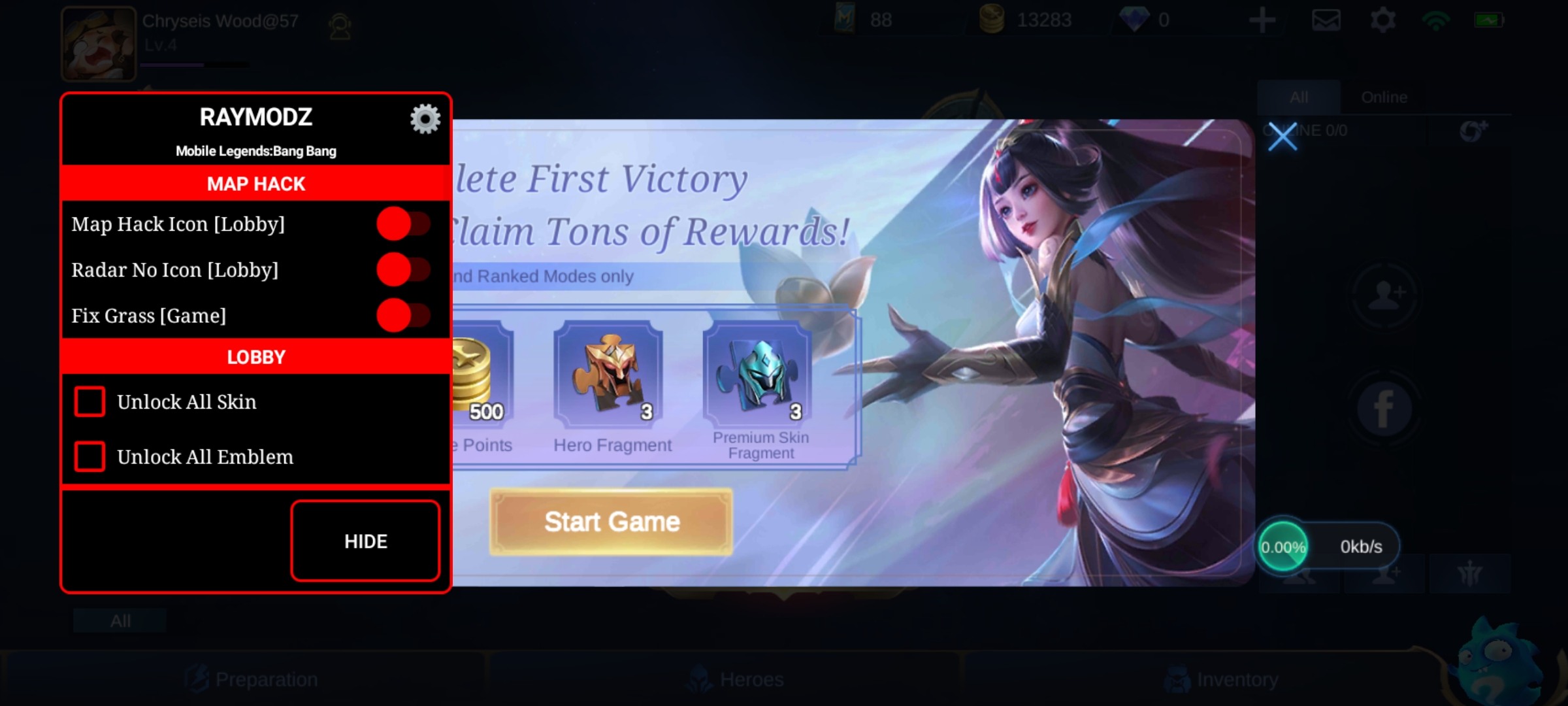1568x706 pixels.
Task: Toggle Radar No Icon [Lobby] switch
Action: coord(404,269)
